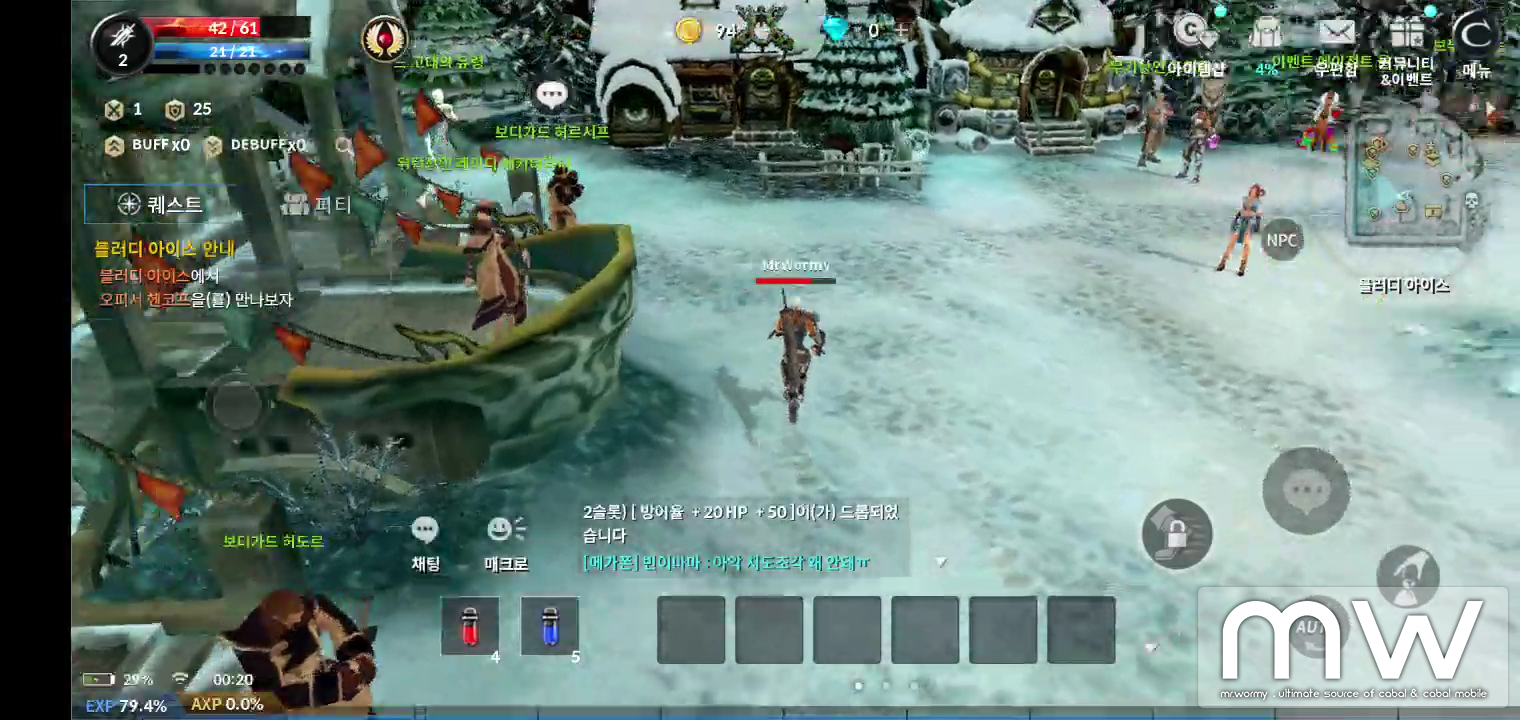Open the 아이템샵 item shop
Screen dimensions: 1520x720
click(x=1192, y=34)
